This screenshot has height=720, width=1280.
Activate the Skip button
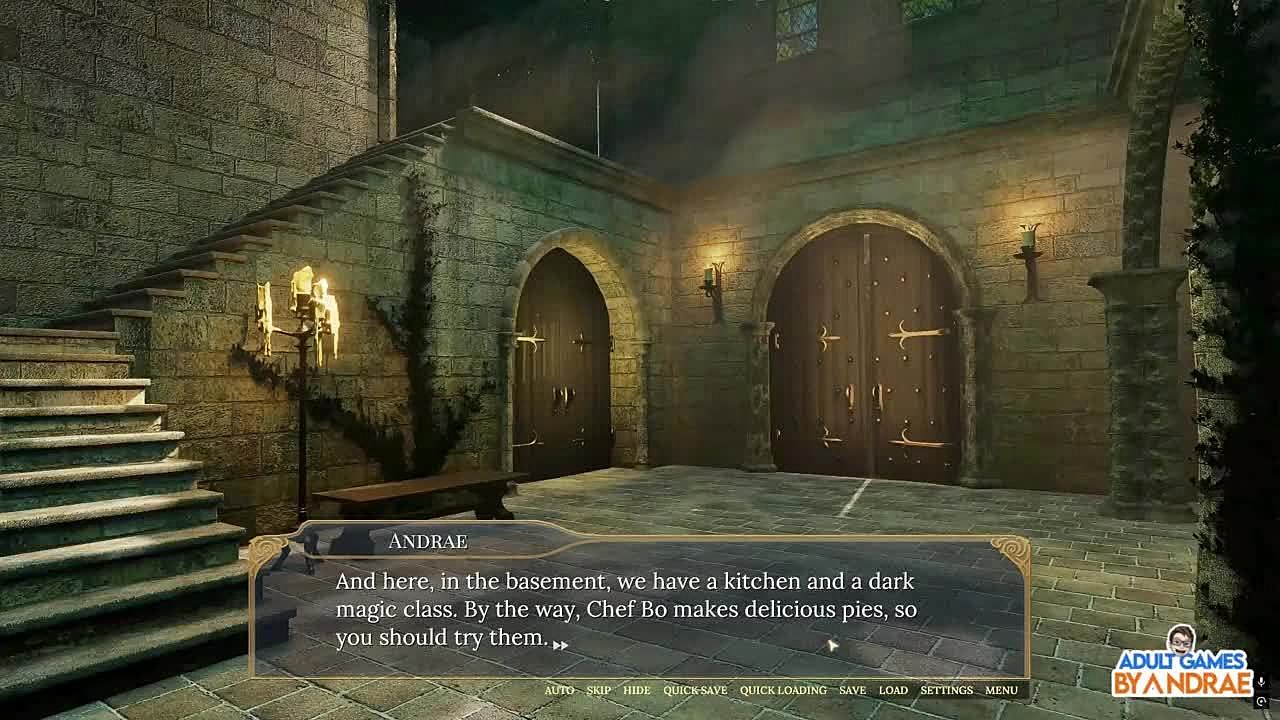[598, 690]
